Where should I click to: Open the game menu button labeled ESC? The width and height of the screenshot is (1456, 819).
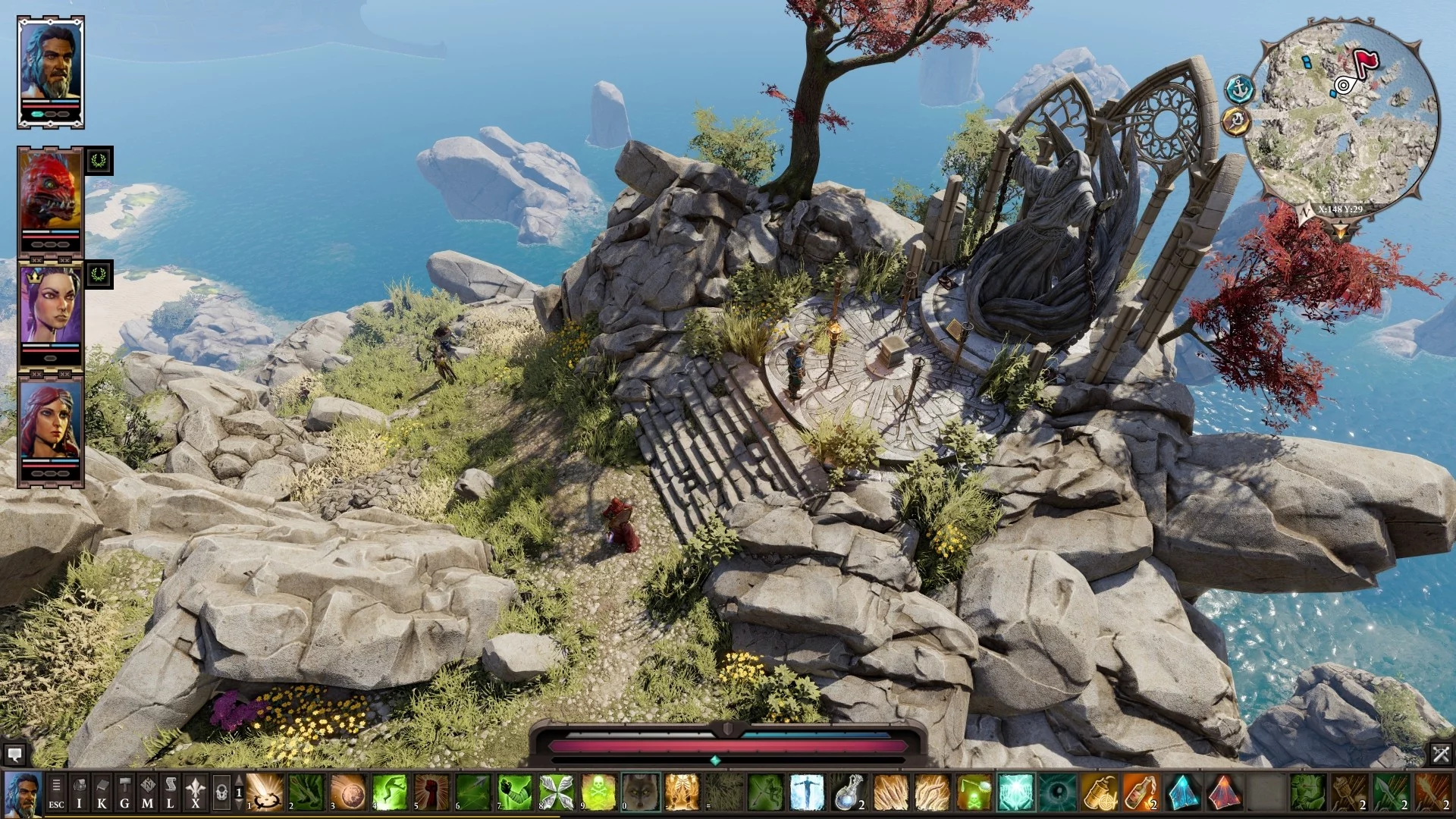click(56, 792)
